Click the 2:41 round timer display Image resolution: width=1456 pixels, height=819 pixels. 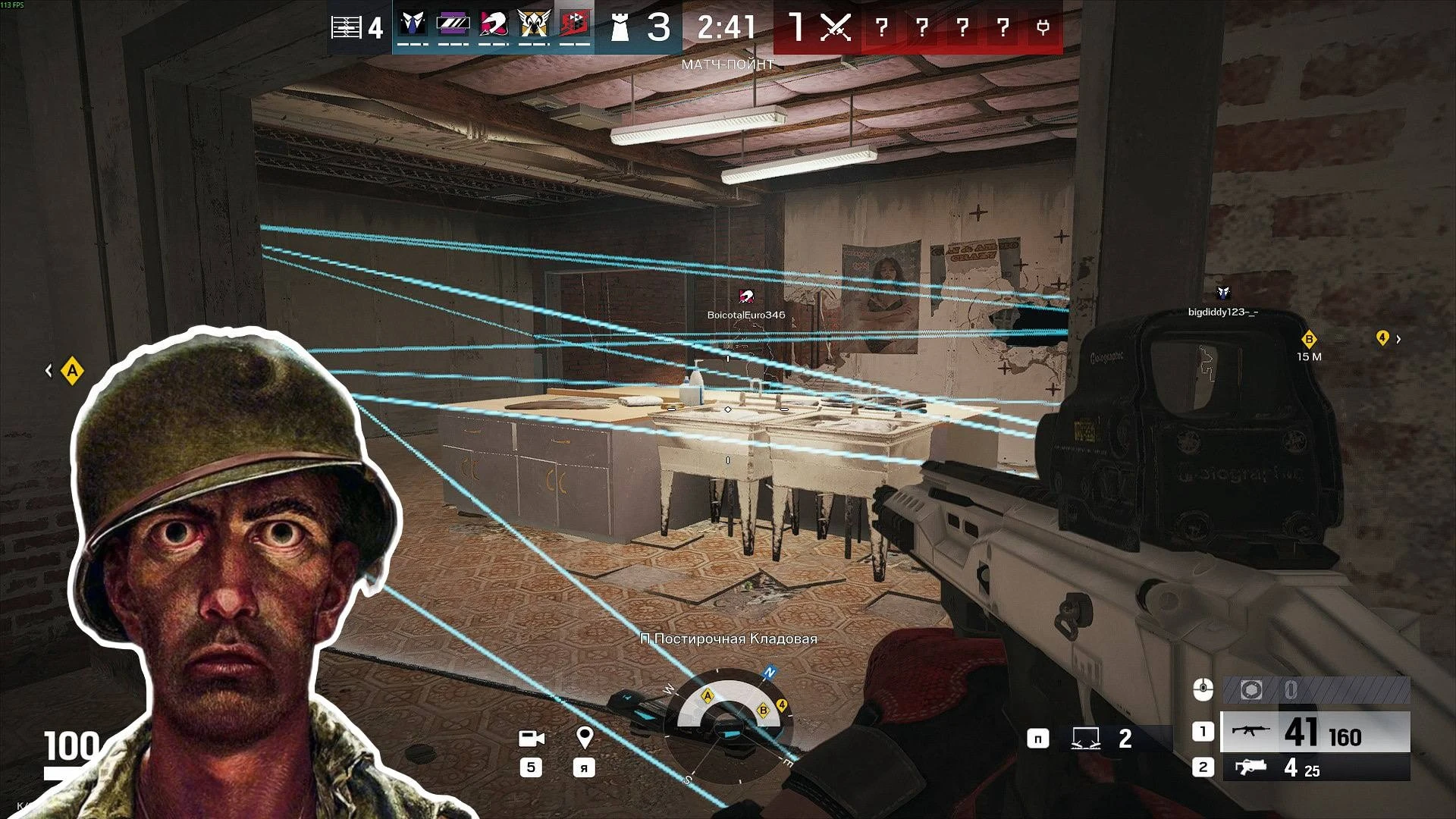coord(726,28)
